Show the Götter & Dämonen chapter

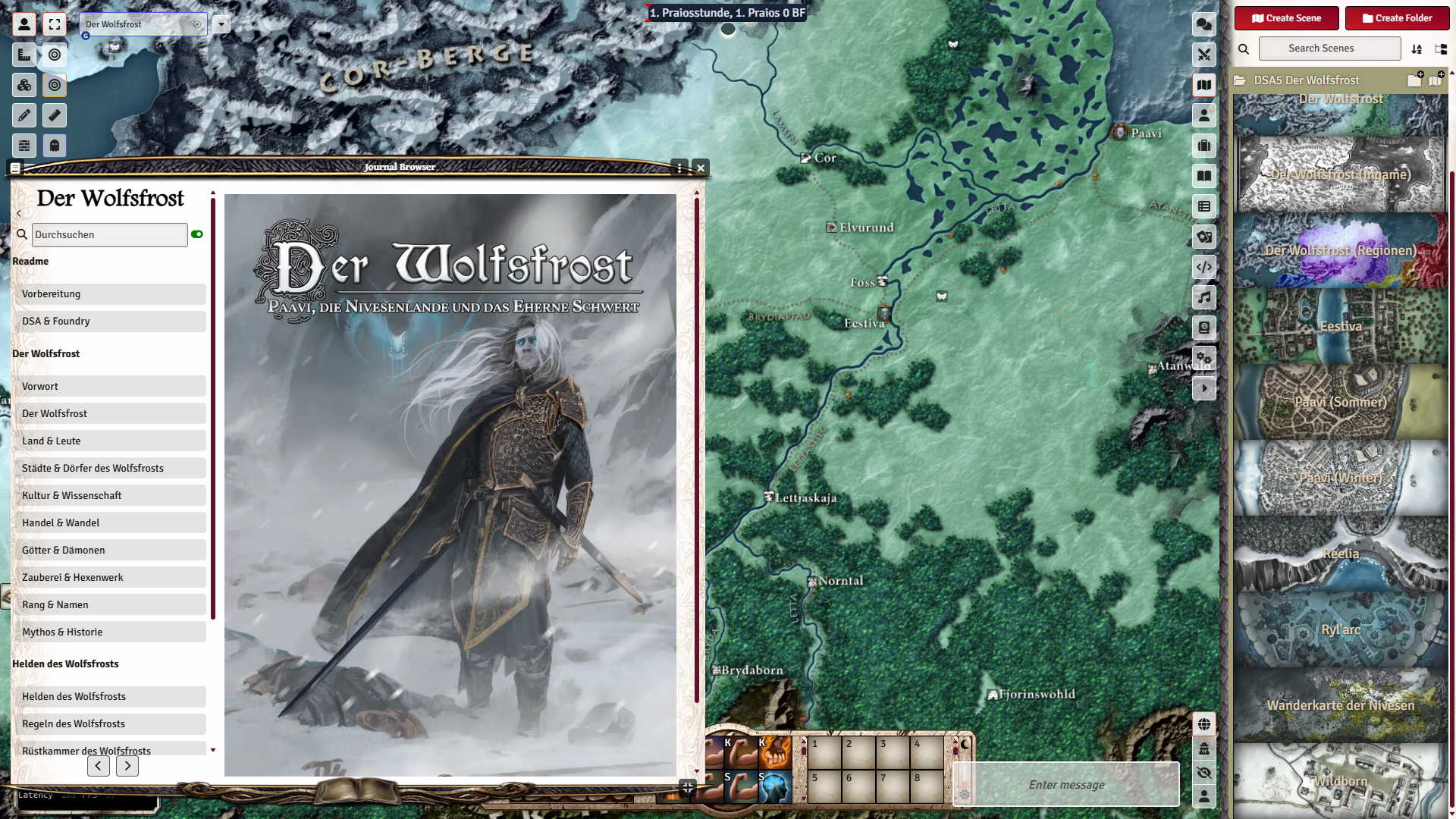click(110, 551)
